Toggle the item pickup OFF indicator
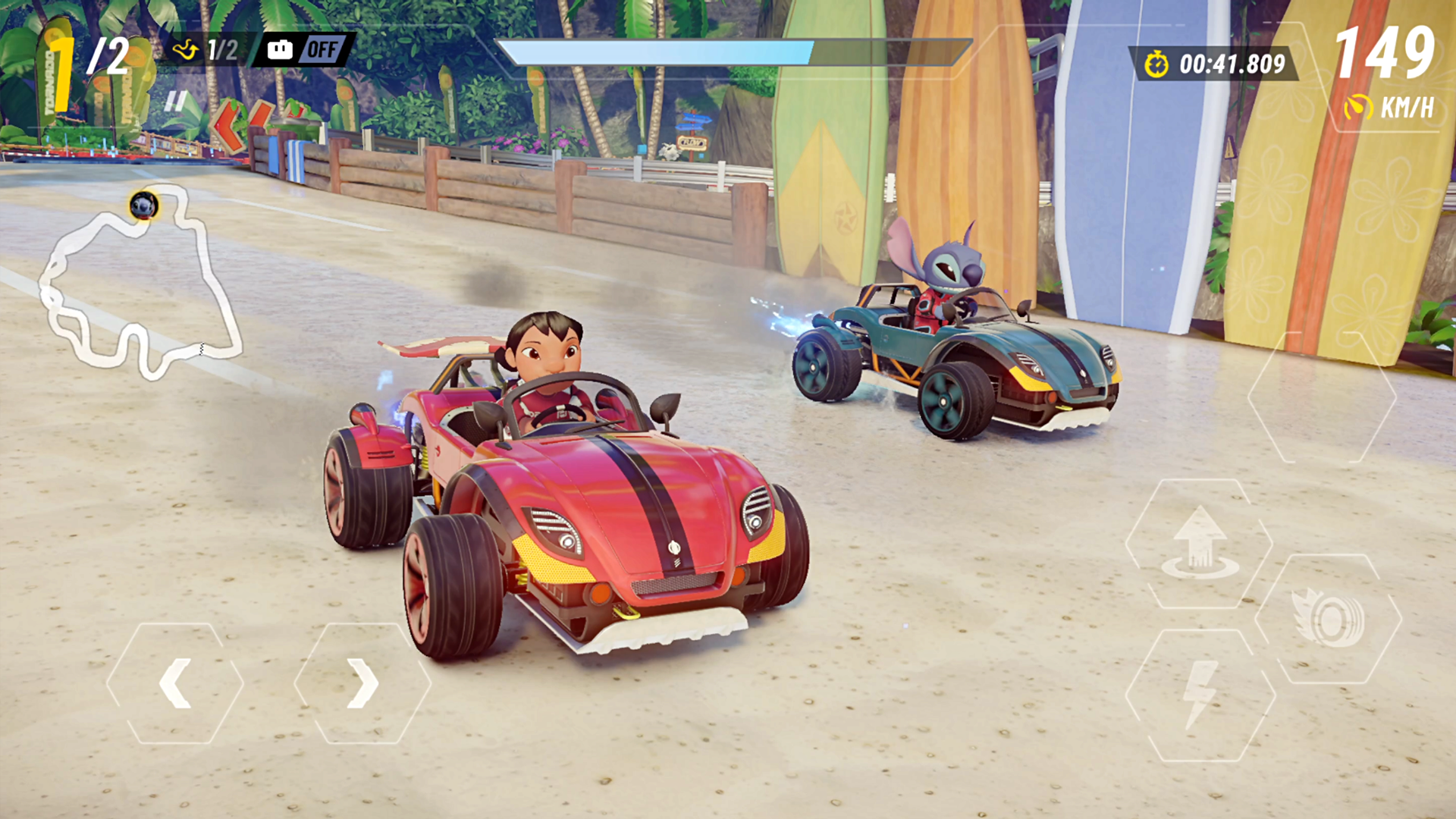 pyautogui.click(x=323, y=50)
